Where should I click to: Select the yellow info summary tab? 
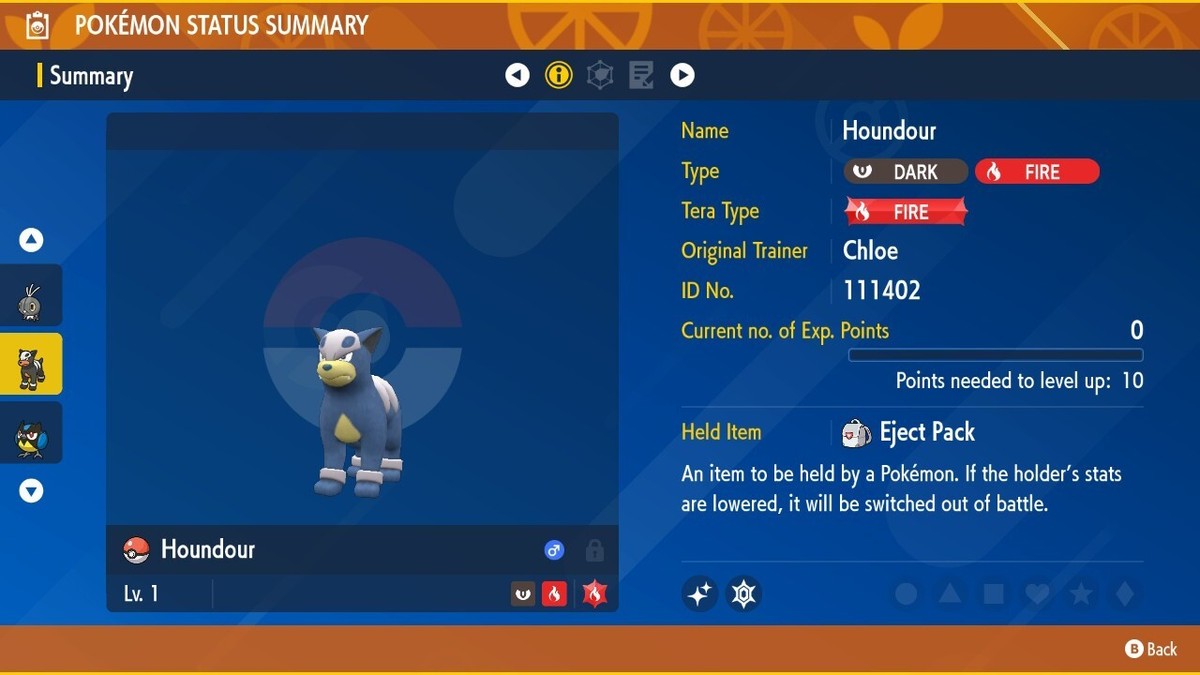558,75
